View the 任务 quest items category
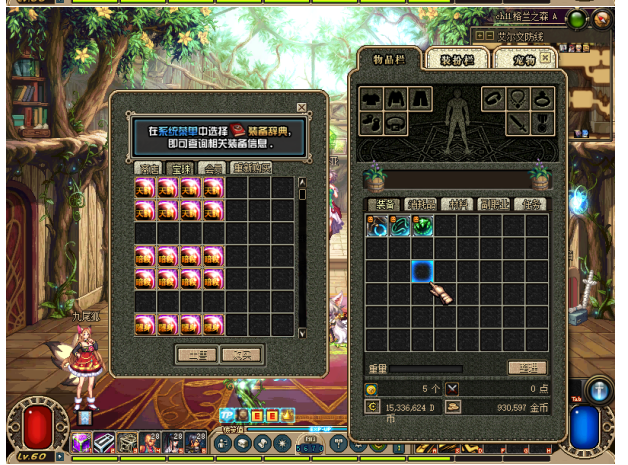 530,204
